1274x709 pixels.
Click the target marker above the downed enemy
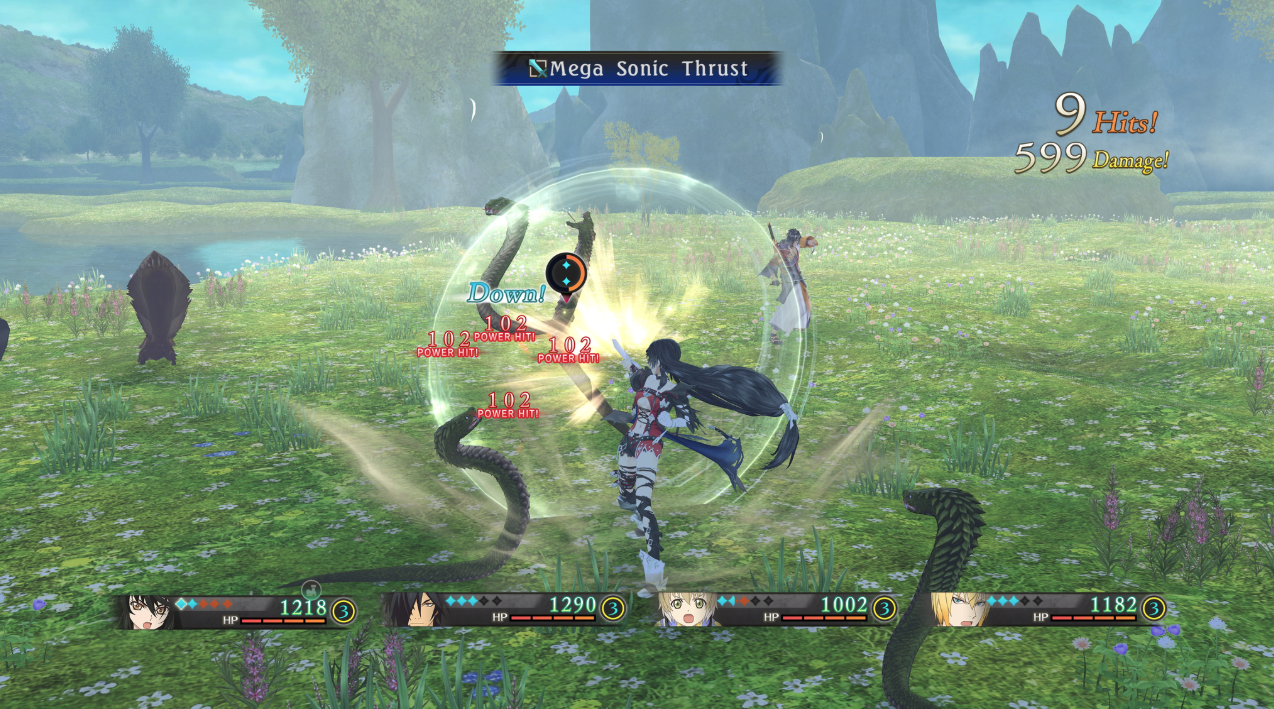pyautogui.click(x=565, y=273)
